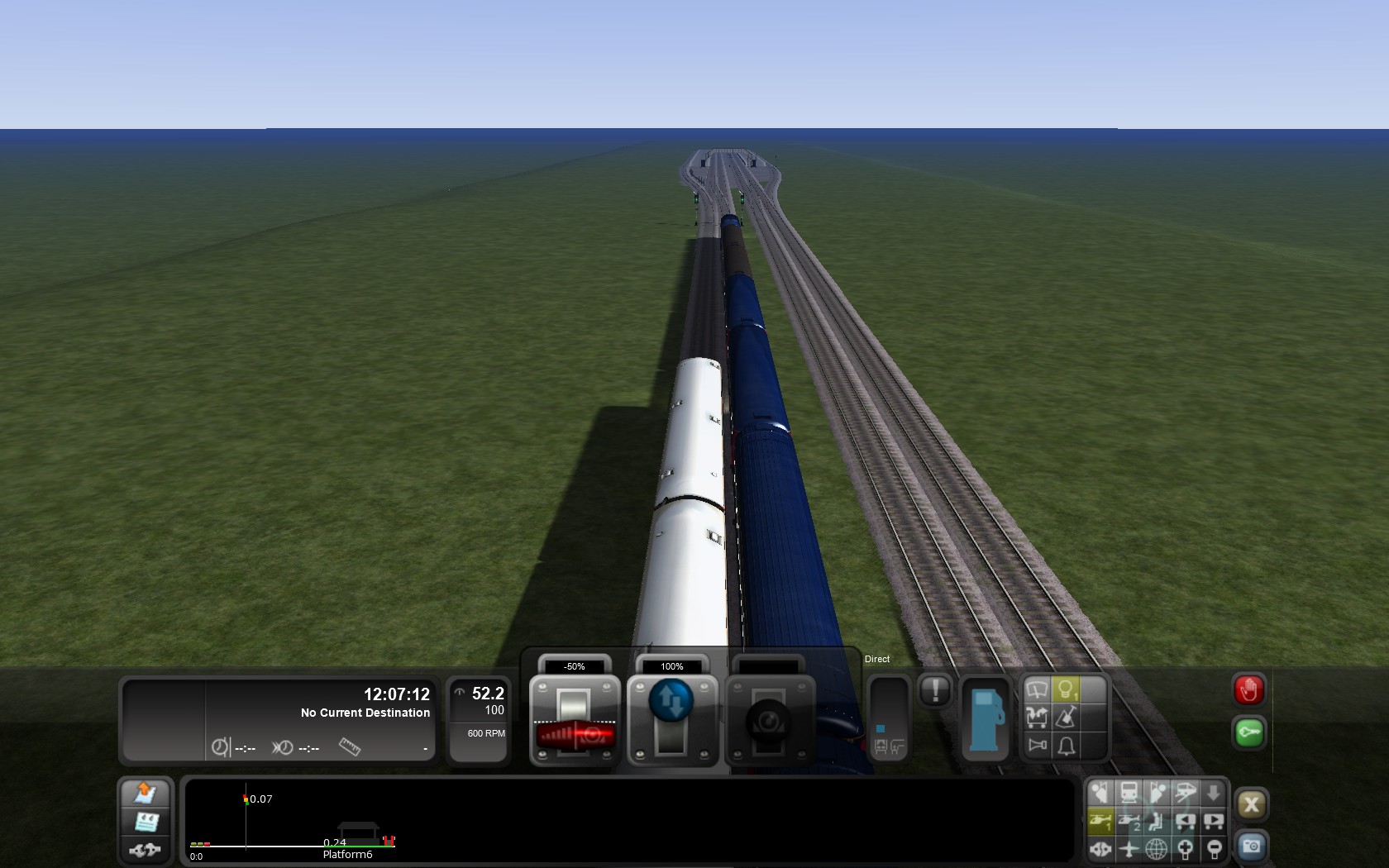The width and height of the screenshot is (1389, 868).
Task: Toggle the headlight bulb icon
Action: pyautogui.click(x=1066, y=689)
